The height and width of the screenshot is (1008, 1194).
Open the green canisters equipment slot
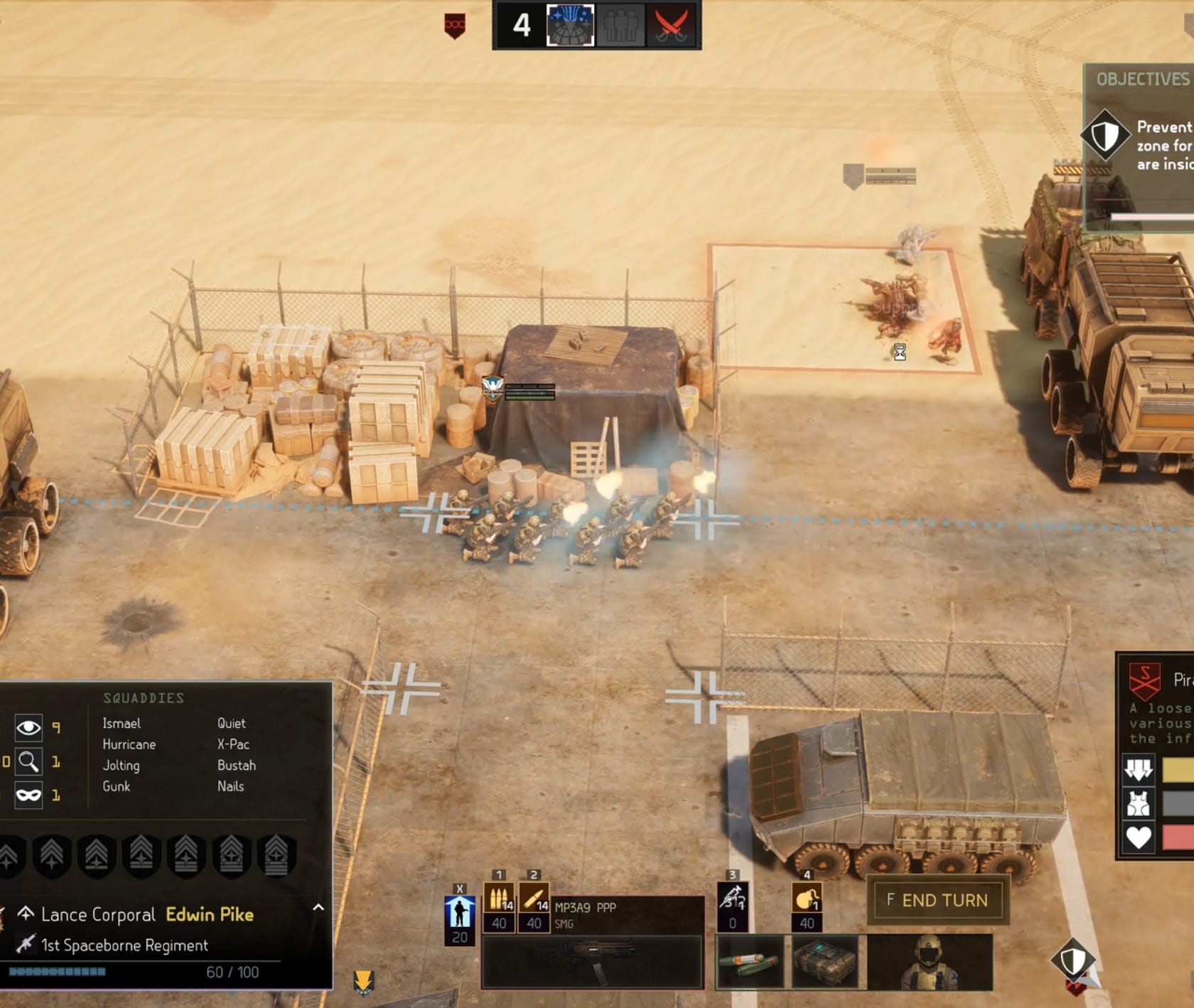[x=750, y=963]
